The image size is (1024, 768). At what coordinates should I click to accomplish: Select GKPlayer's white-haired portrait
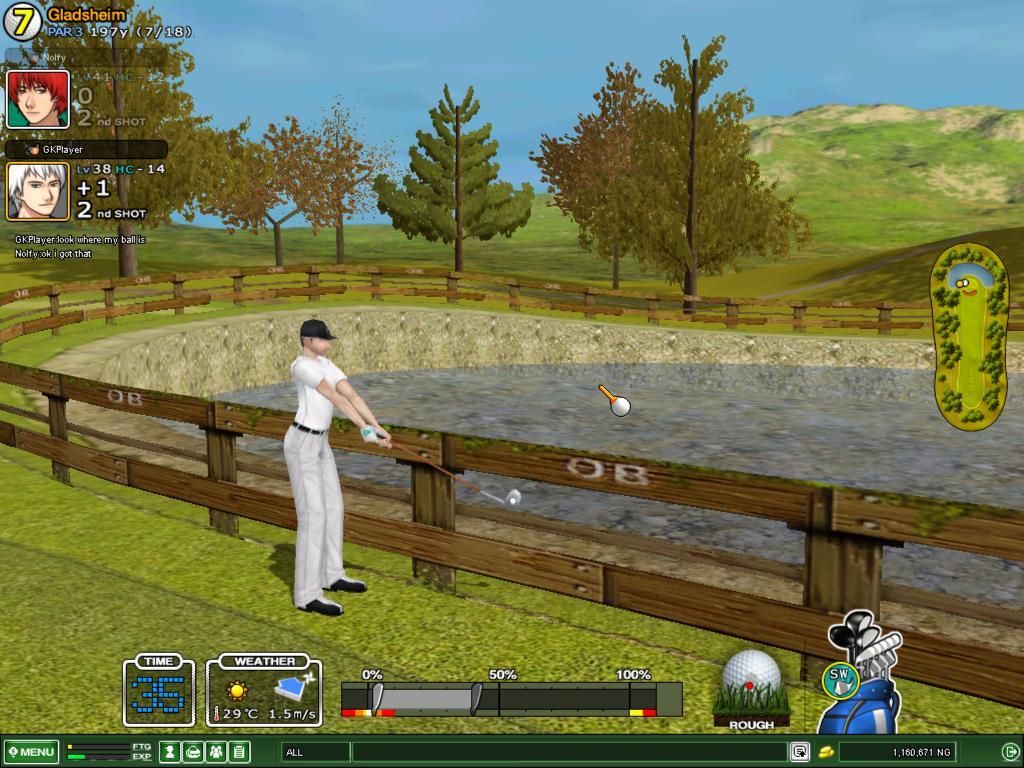38,191
